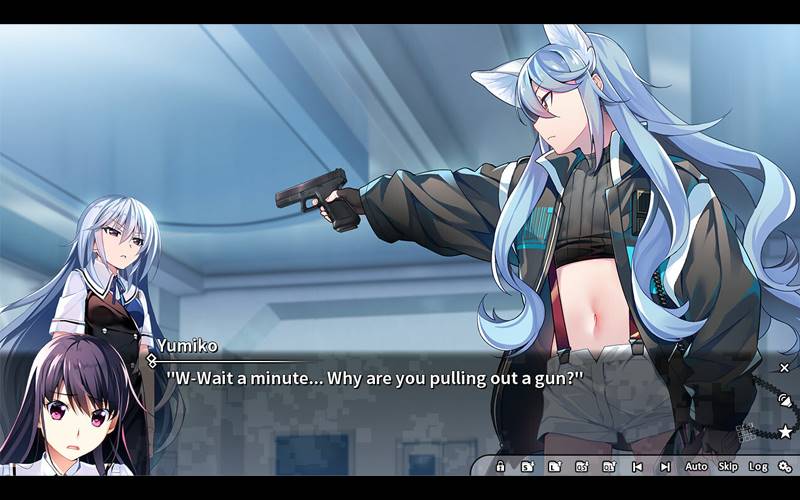Mark this line with the star icon
Image resolution: width=800 pixels, height=500 pixels.
tap(785, 432)
